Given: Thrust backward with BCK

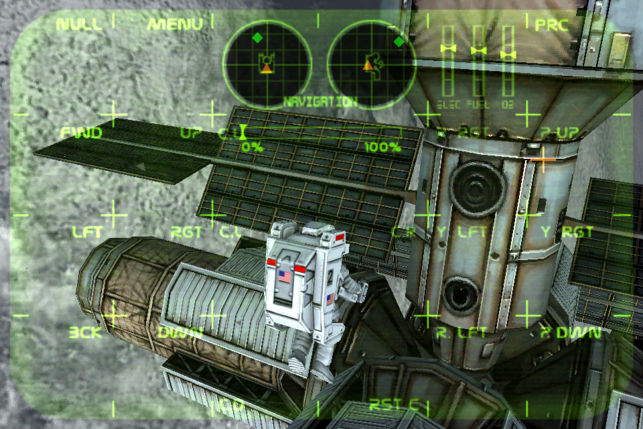Looking at the screenshot, I should tap(86, 332).
